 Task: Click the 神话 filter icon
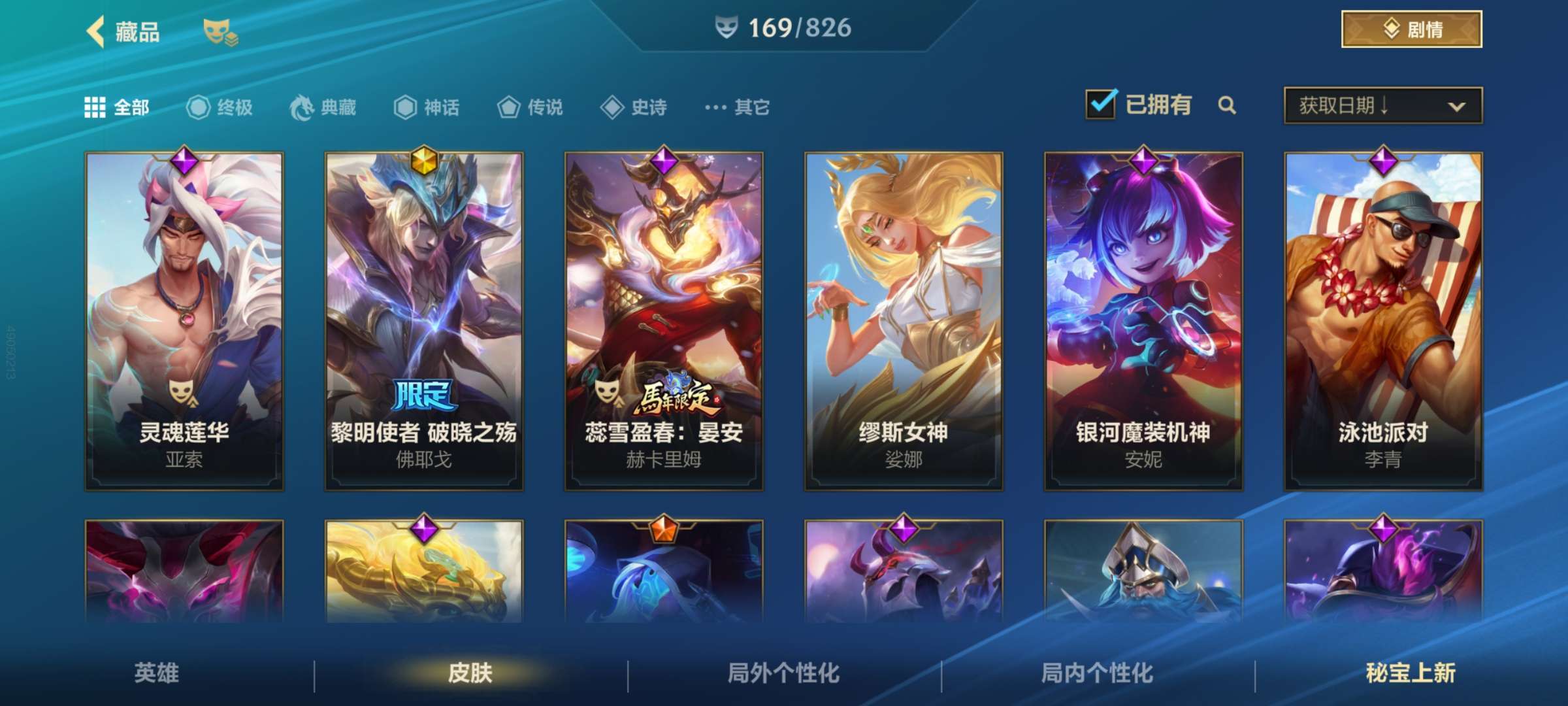(x=405, y=107)
